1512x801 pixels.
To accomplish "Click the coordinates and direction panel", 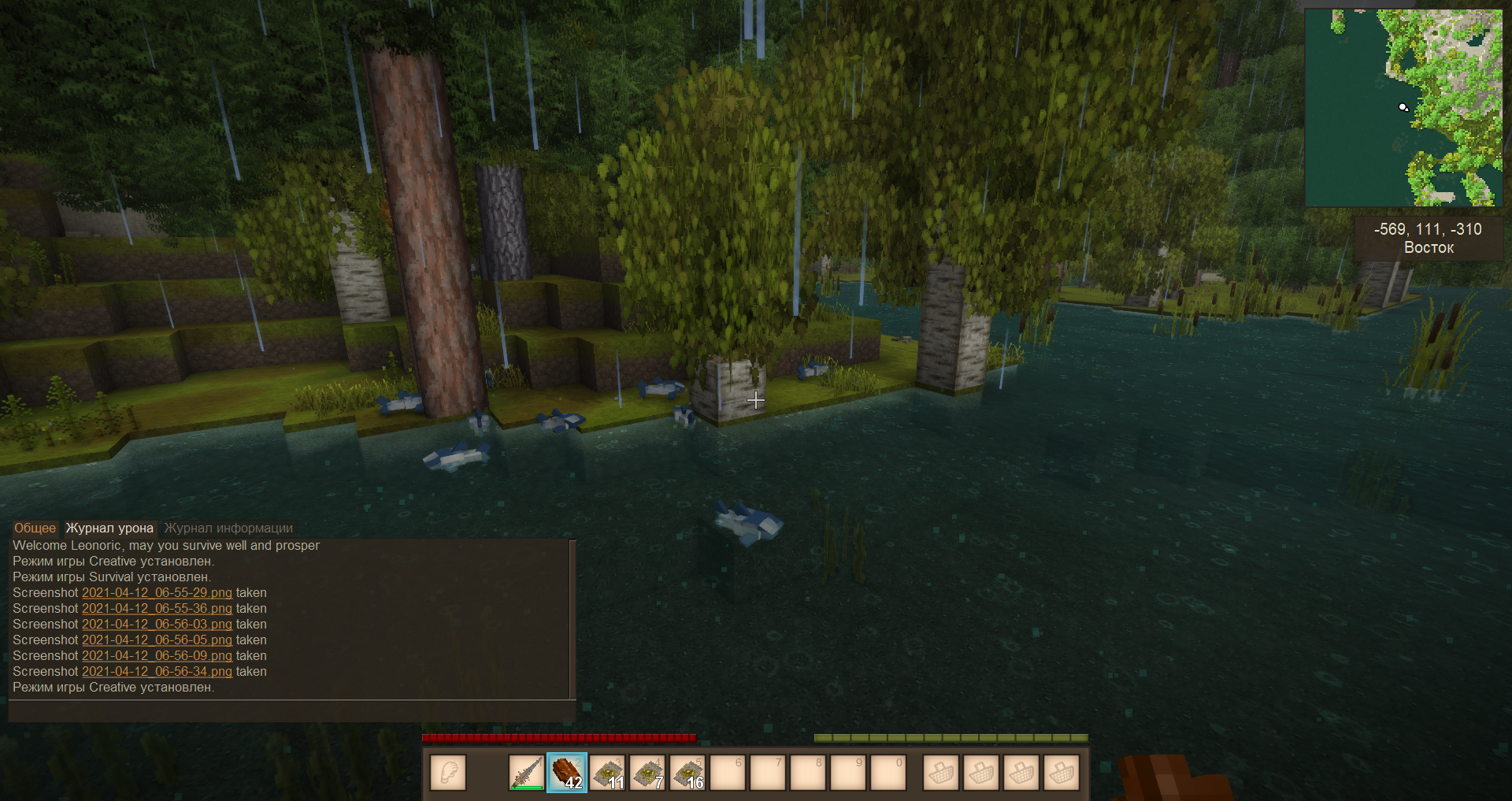I will point(1428,238).
